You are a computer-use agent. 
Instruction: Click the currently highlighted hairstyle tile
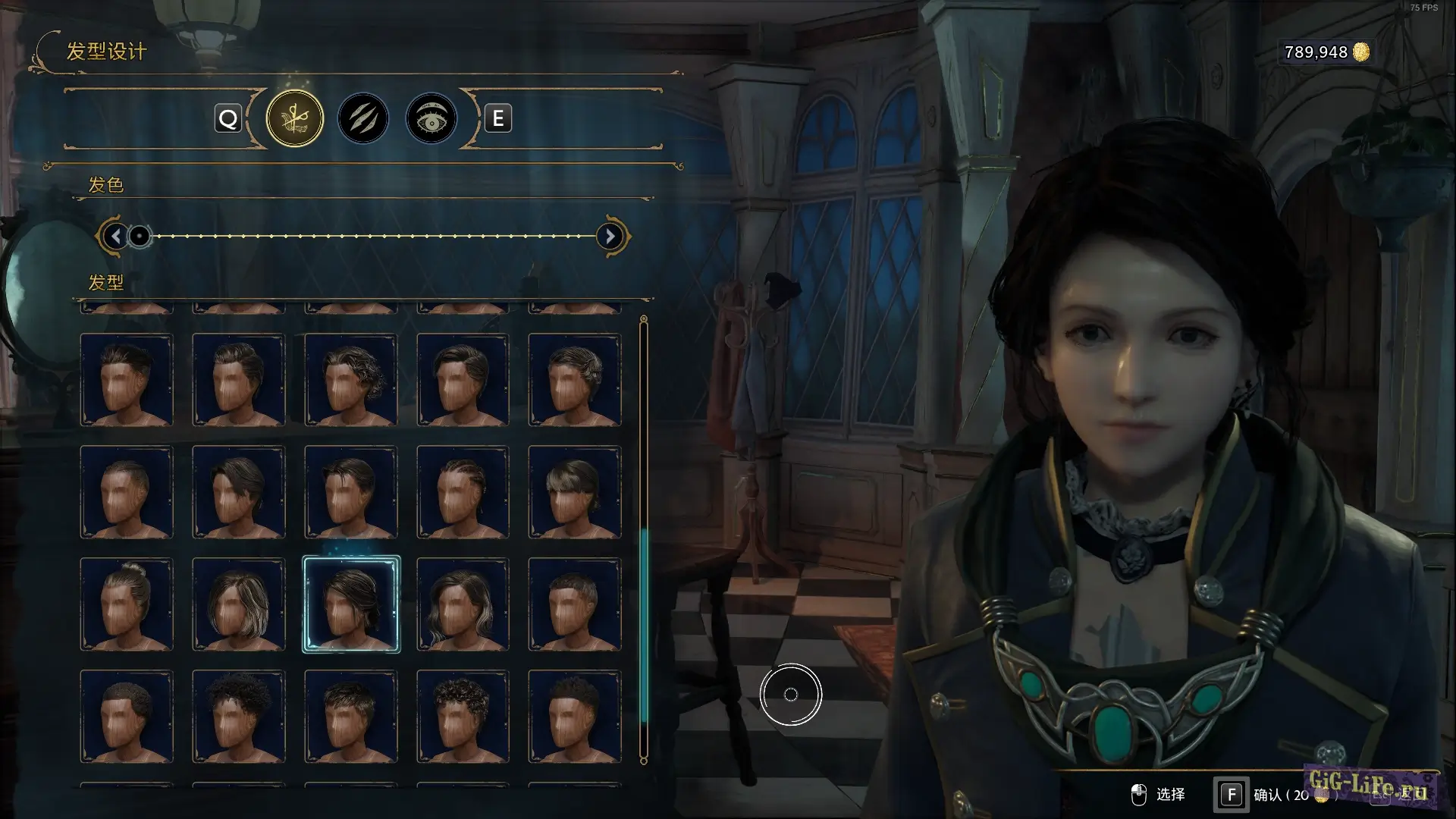(351, 604)
